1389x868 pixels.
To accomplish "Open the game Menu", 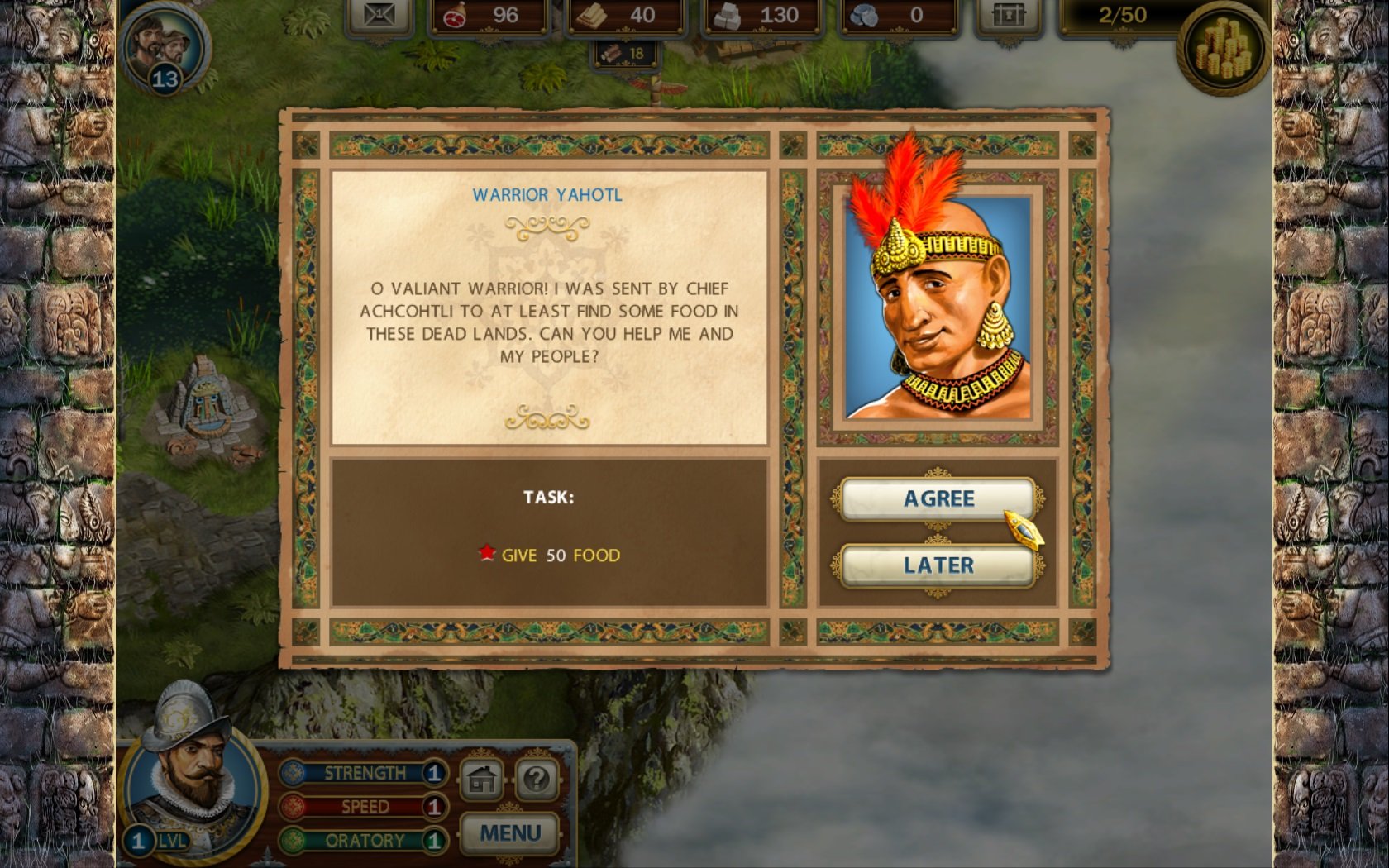I will 510,832.
